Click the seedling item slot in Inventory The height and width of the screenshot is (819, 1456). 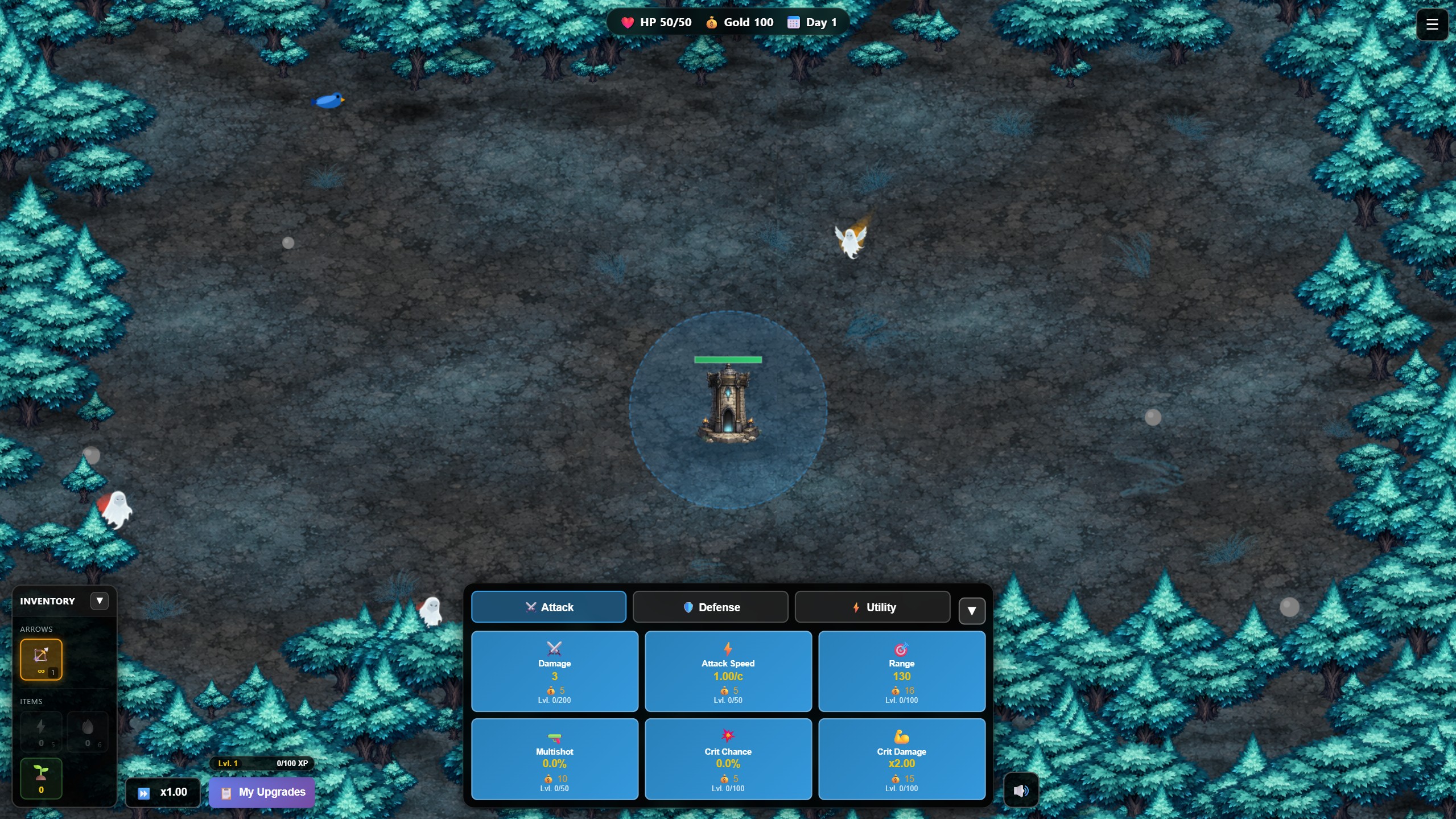click(x=41, y=778)
